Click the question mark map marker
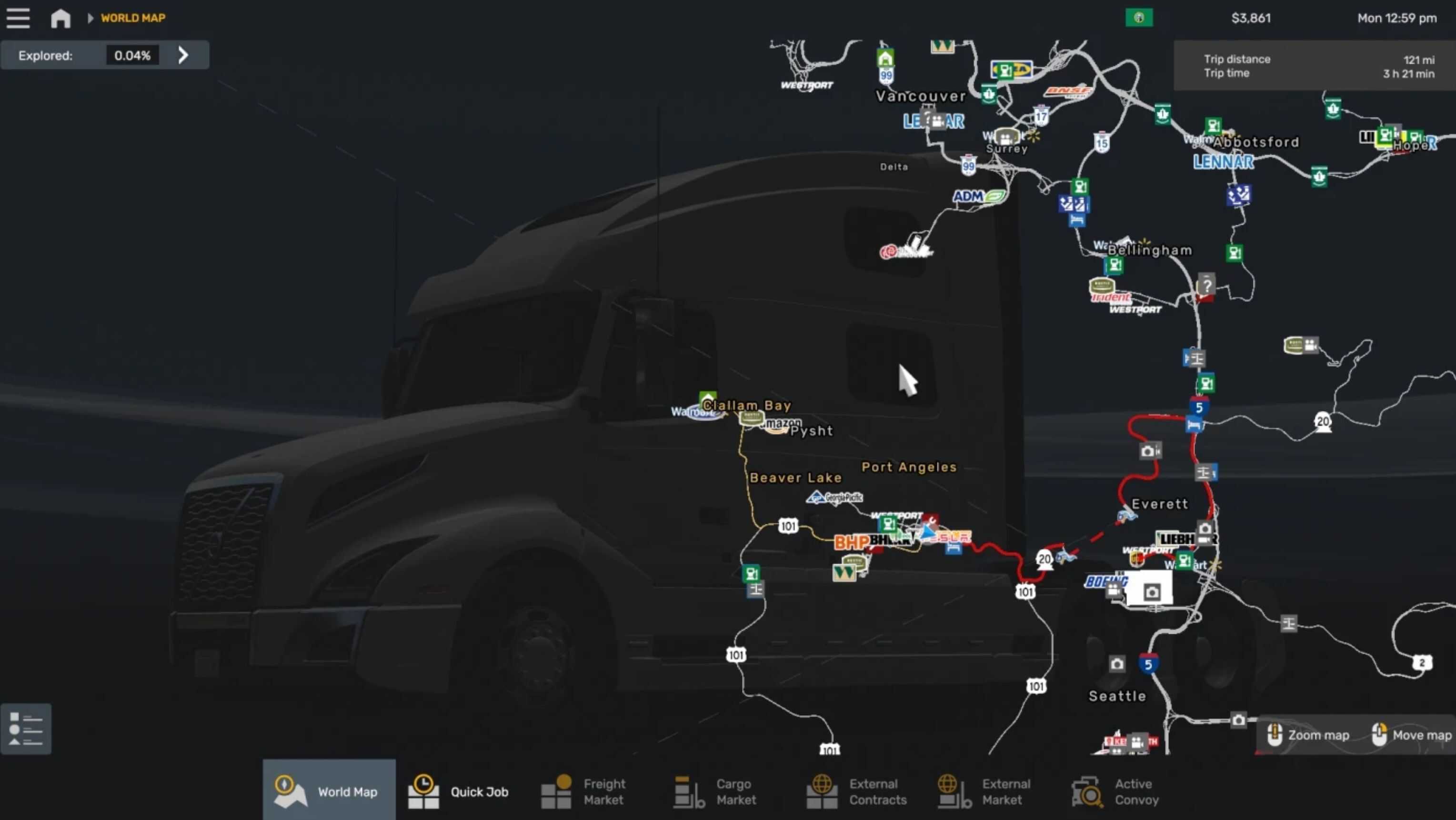 tap(1206, 285)
